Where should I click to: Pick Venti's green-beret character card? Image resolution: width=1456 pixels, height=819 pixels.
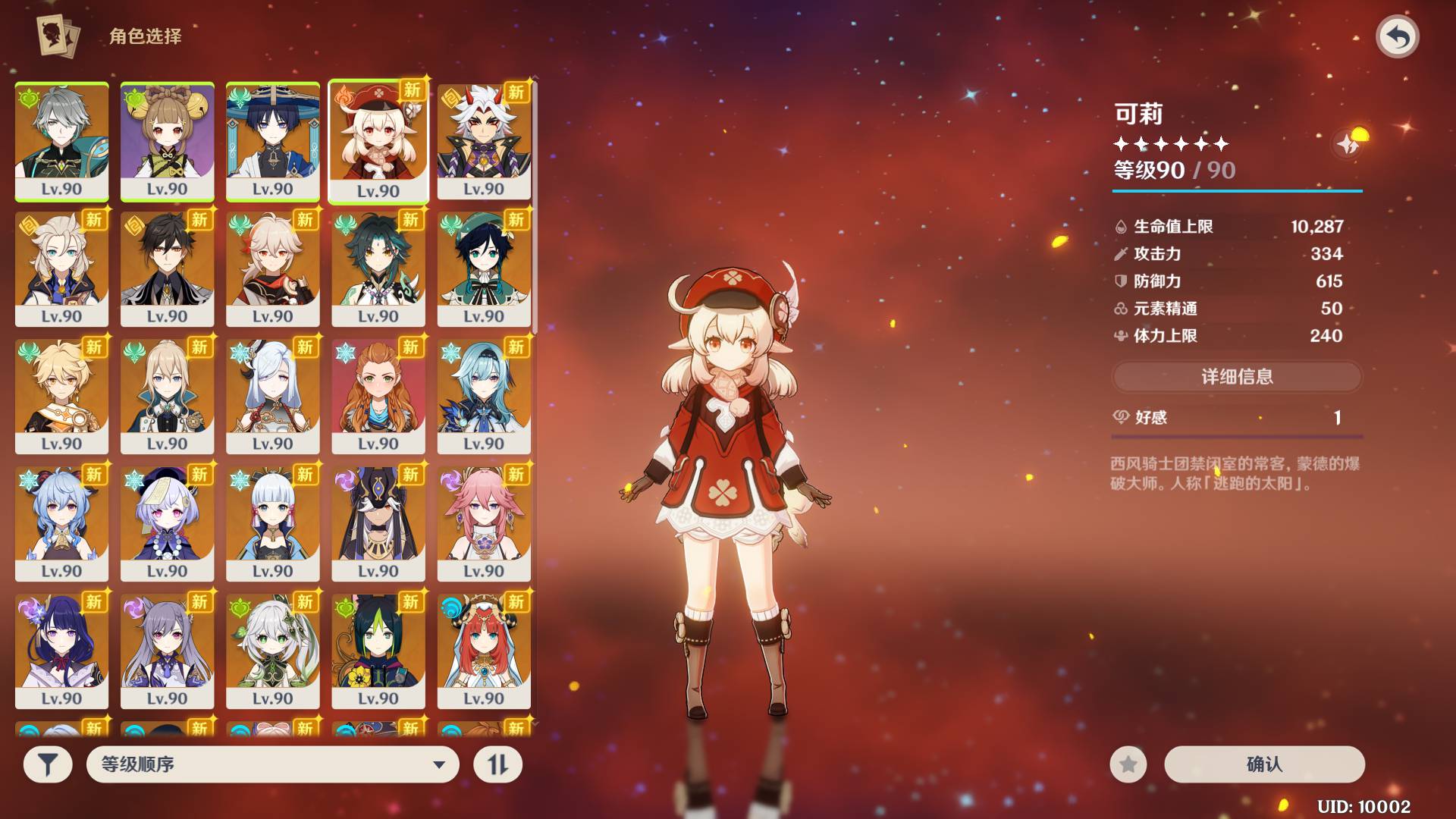click(484, 268)
